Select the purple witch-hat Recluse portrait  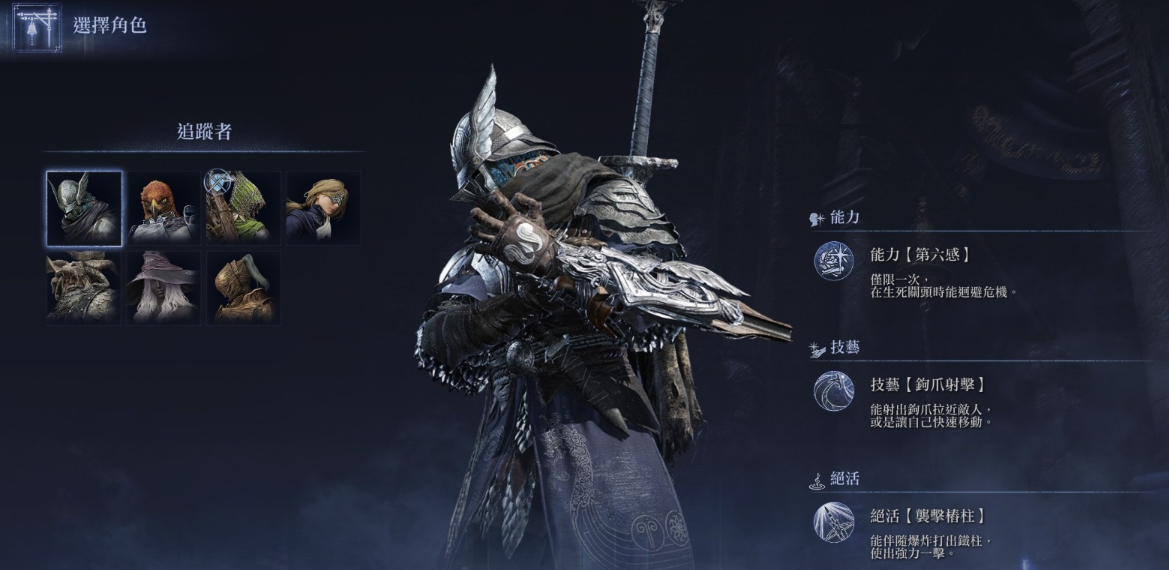point(163,287)
